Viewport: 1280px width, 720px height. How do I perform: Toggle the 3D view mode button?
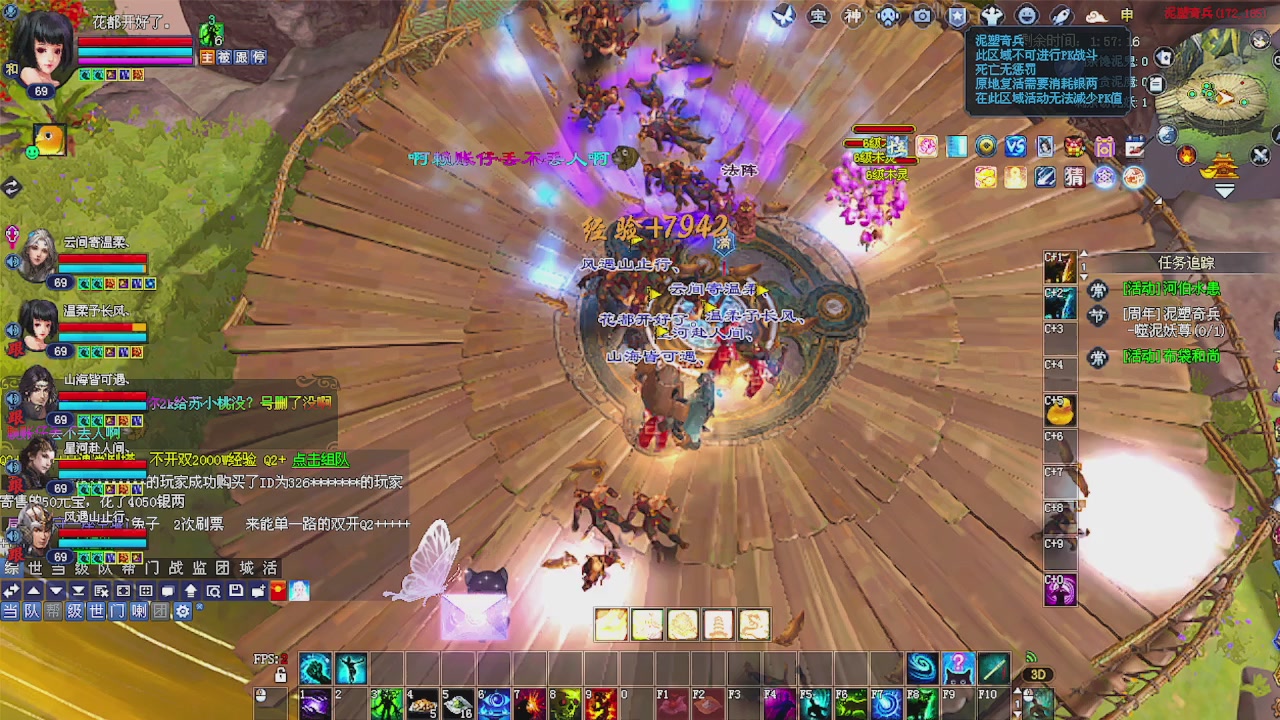point(1038,675)
